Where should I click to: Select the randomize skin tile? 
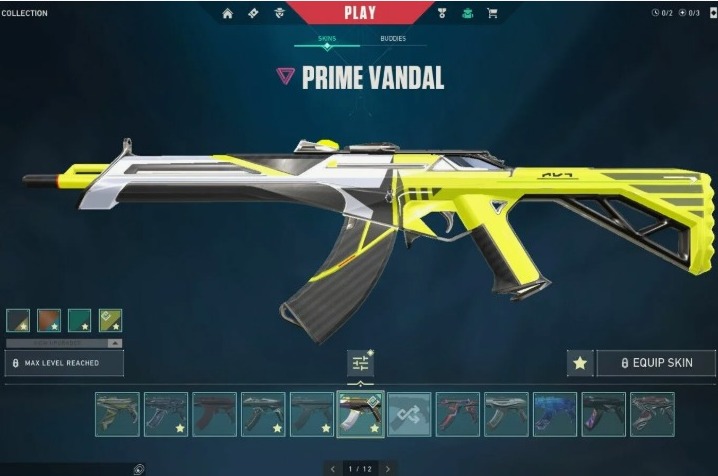[409, 414]
